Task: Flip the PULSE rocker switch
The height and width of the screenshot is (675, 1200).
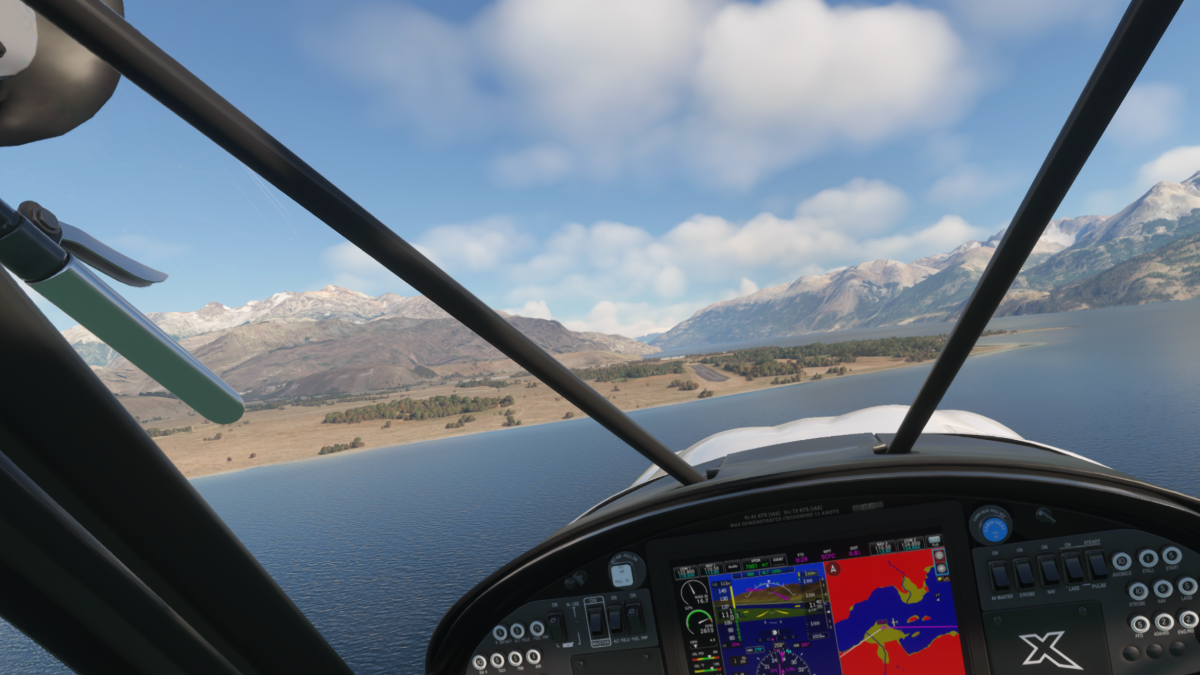Action: coord(1098,566)
